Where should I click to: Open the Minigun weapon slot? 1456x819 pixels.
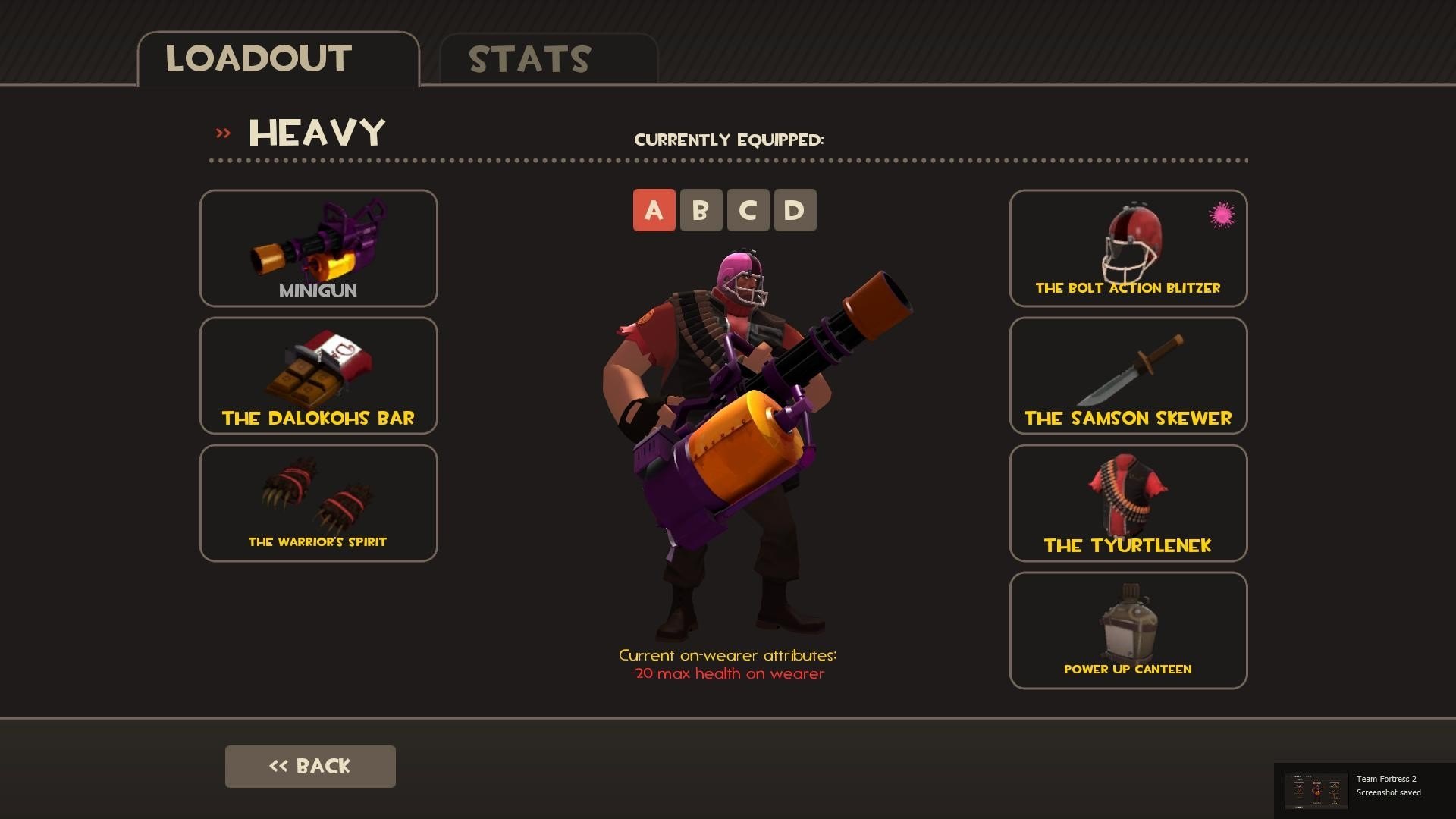tap(318, 248)
